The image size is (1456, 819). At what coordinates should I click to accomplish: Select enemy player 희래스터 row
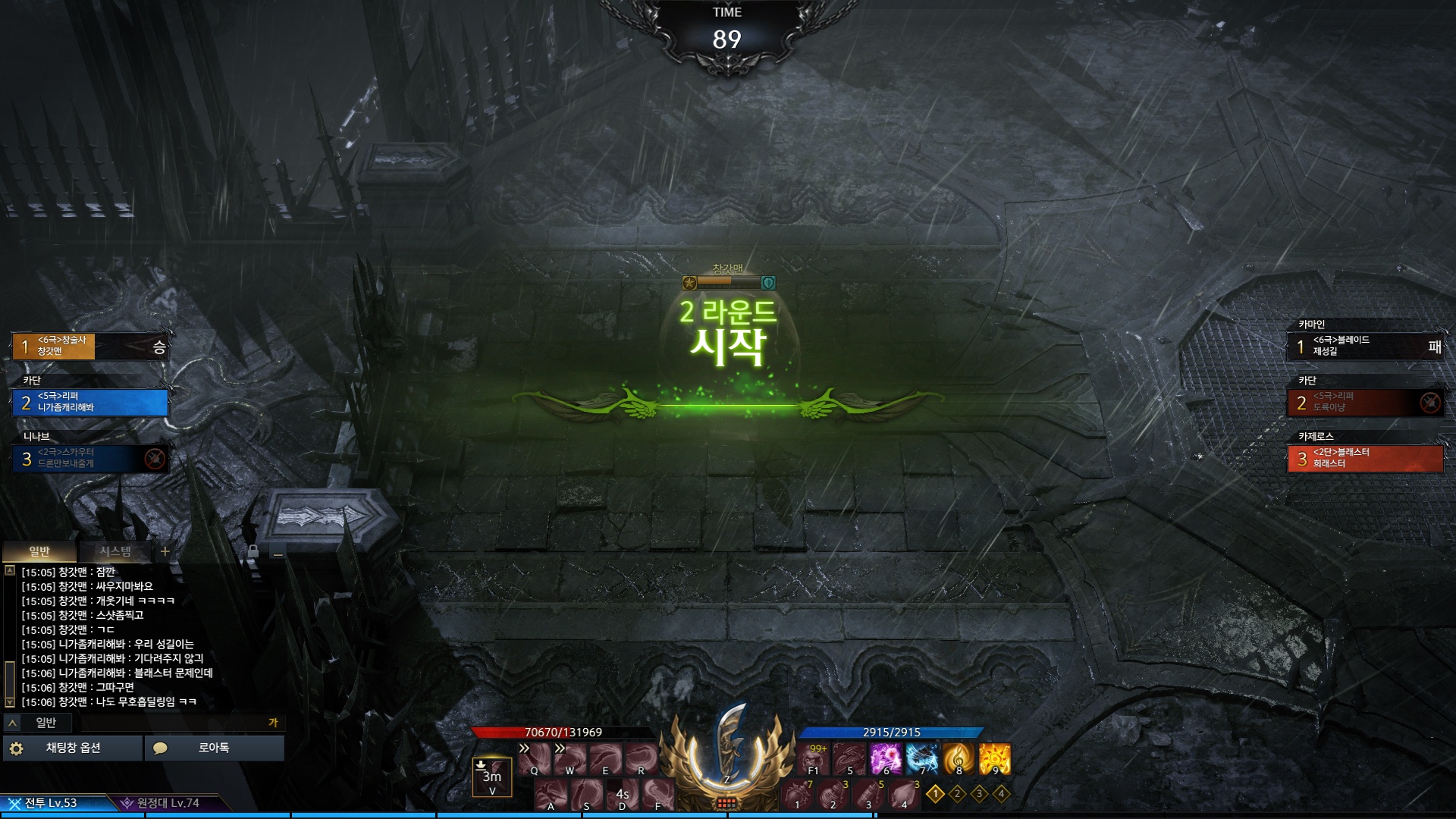[1365, 458]
